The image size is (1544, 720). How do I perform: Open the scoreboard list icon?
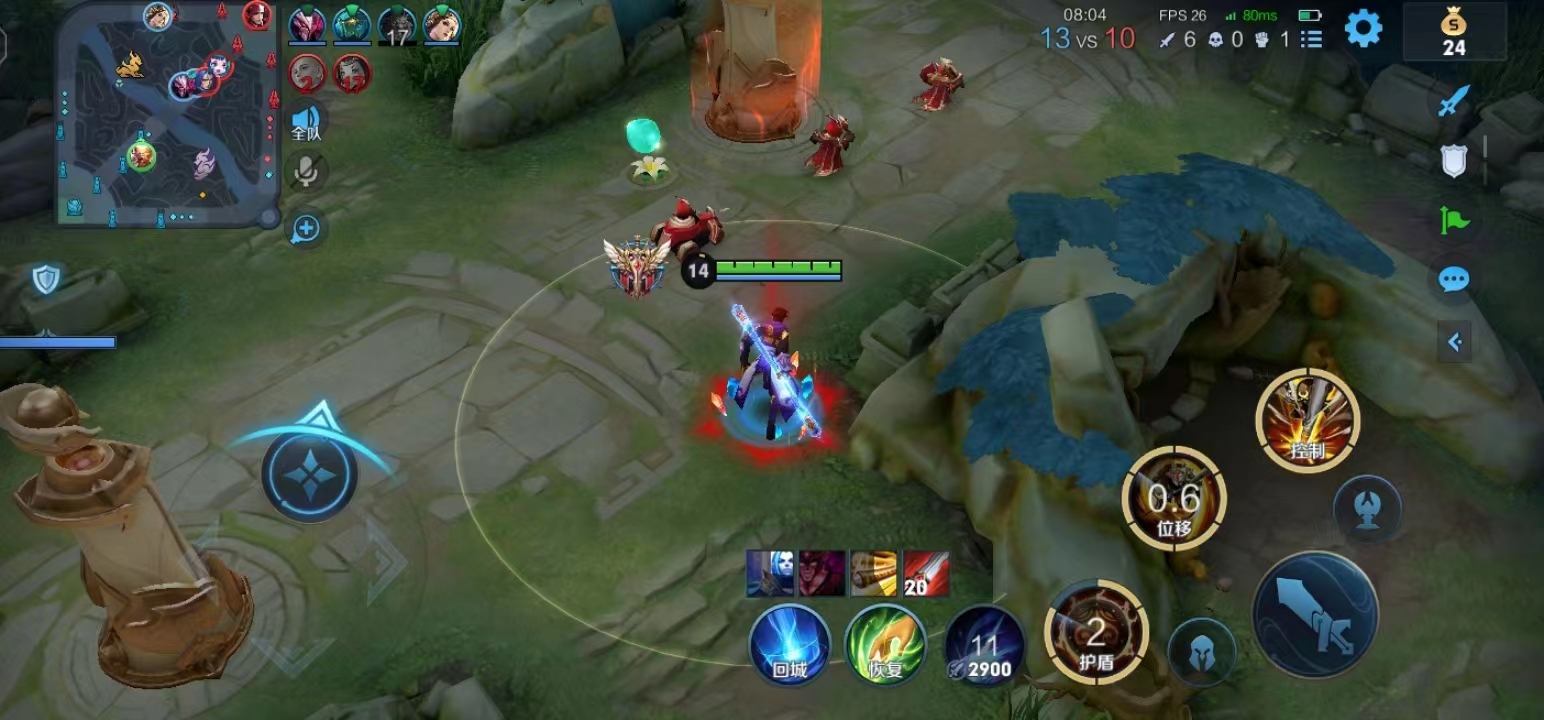(x=1311, y=39)
